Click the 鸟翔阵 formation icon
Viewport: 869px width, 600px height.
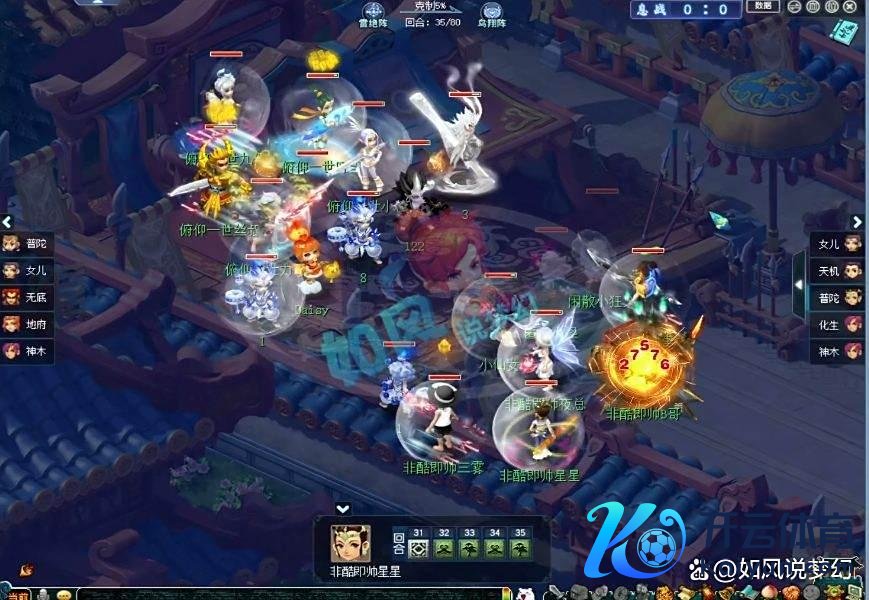coord(493,13)
